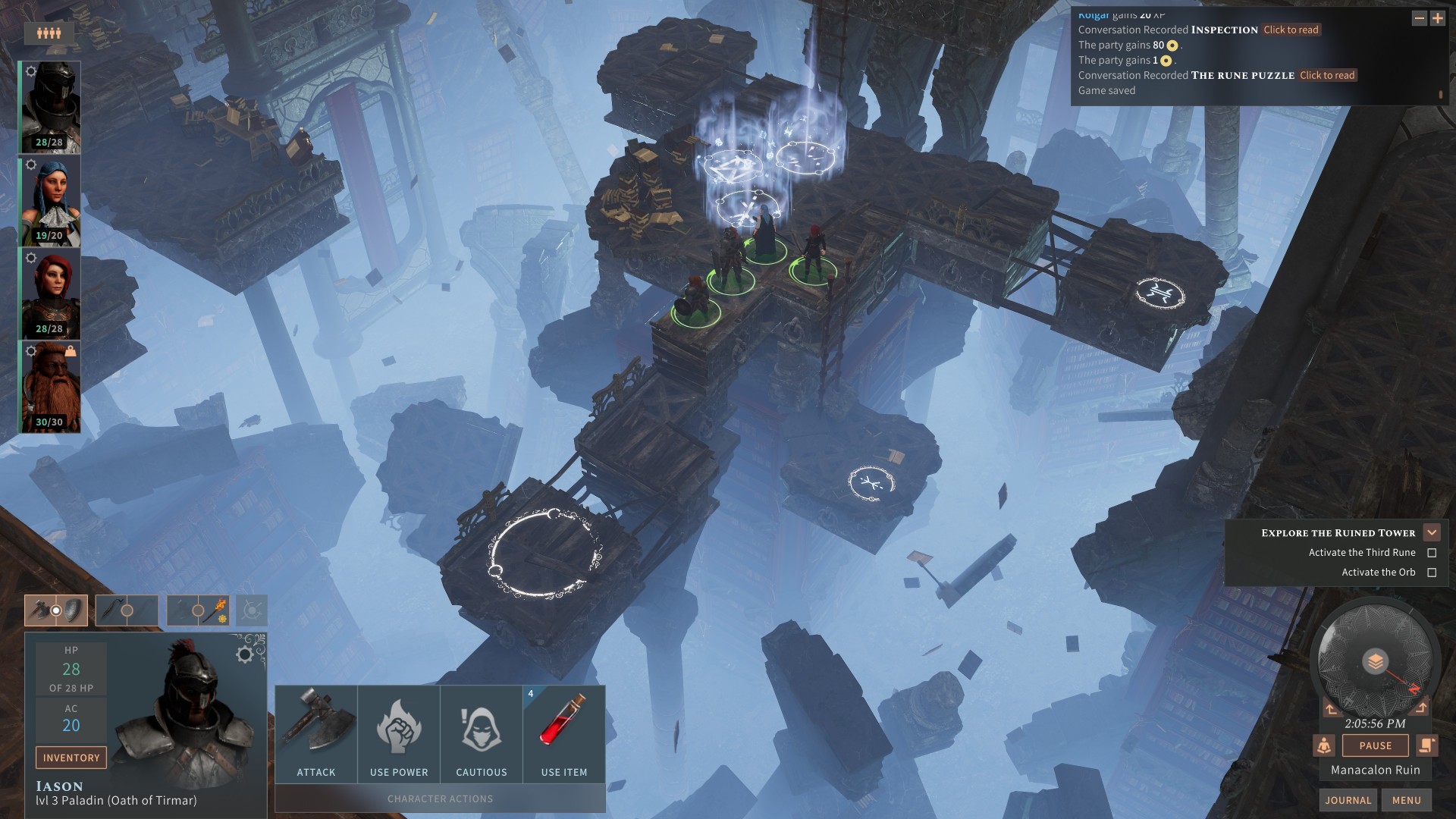Select the blue-haired party member portrait
Screen dimensions: 1456x819
click(x=51, y=200)
